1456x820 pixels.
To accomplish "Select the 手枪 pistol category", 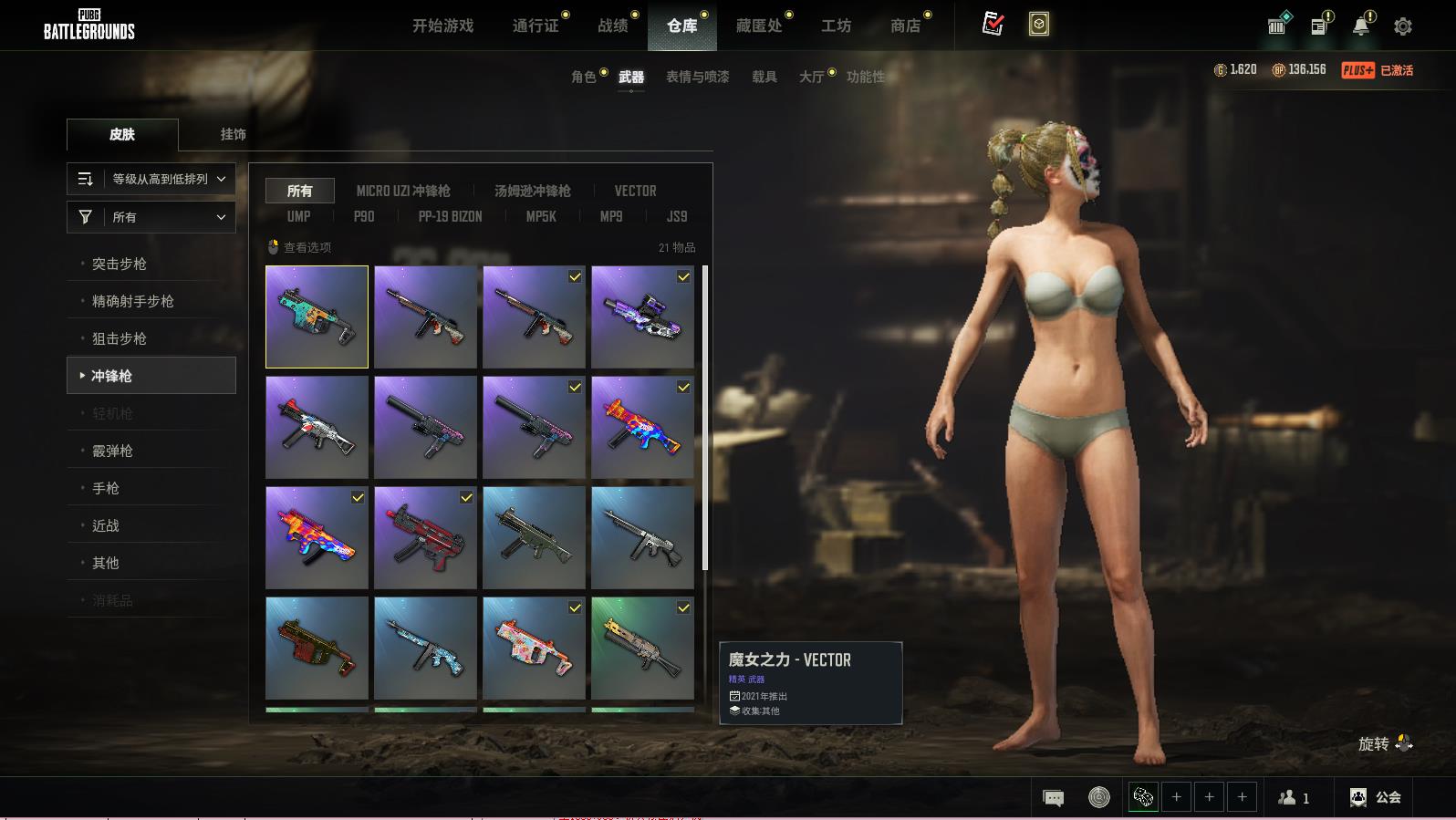I will pyautogui.click(x=106, y=488).
